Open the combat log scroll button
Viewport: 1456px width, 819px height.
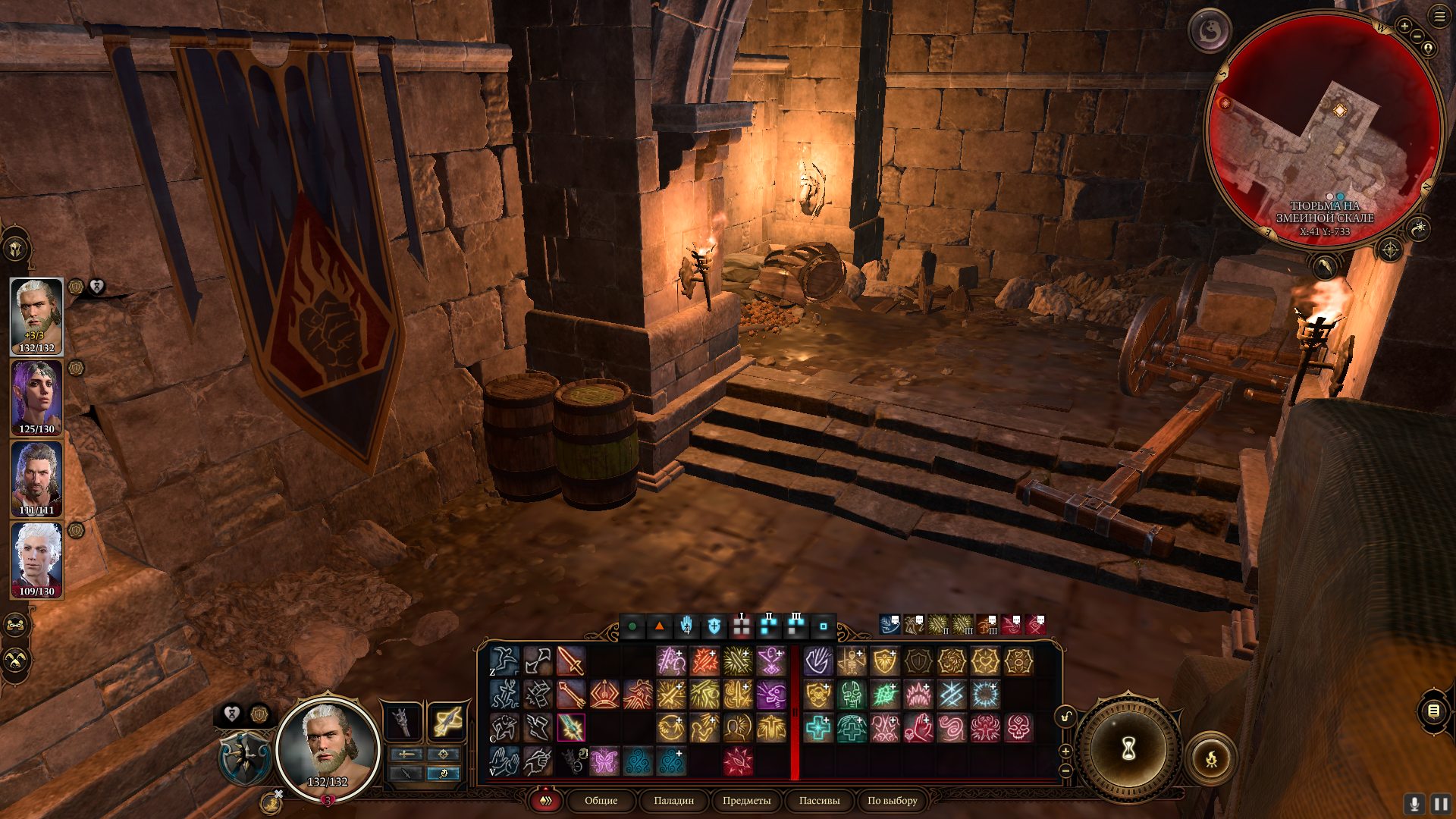[1433, 711]
